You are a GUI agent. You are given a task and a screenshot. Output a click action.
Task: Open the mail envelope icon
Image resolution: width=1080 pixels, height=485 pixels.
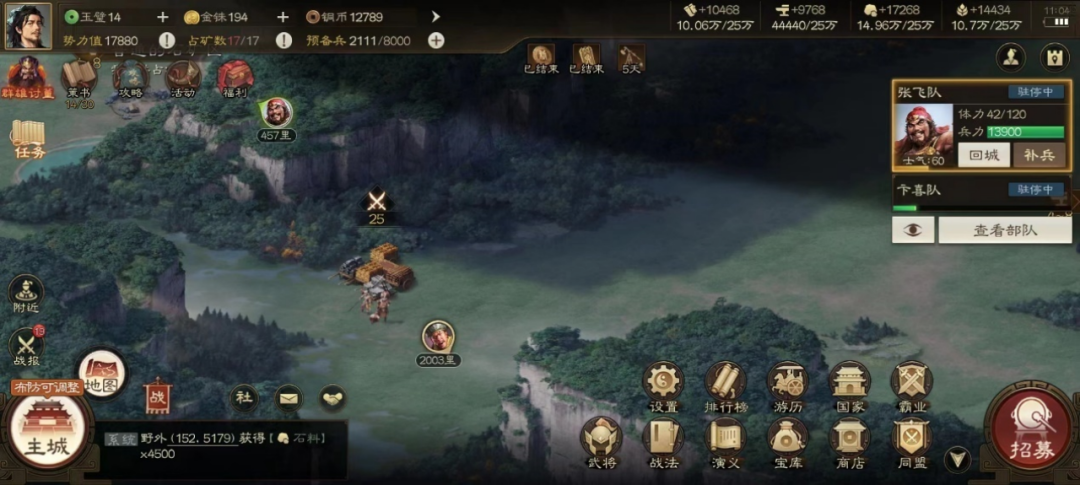pyautogui.click(x=288, y=397)
